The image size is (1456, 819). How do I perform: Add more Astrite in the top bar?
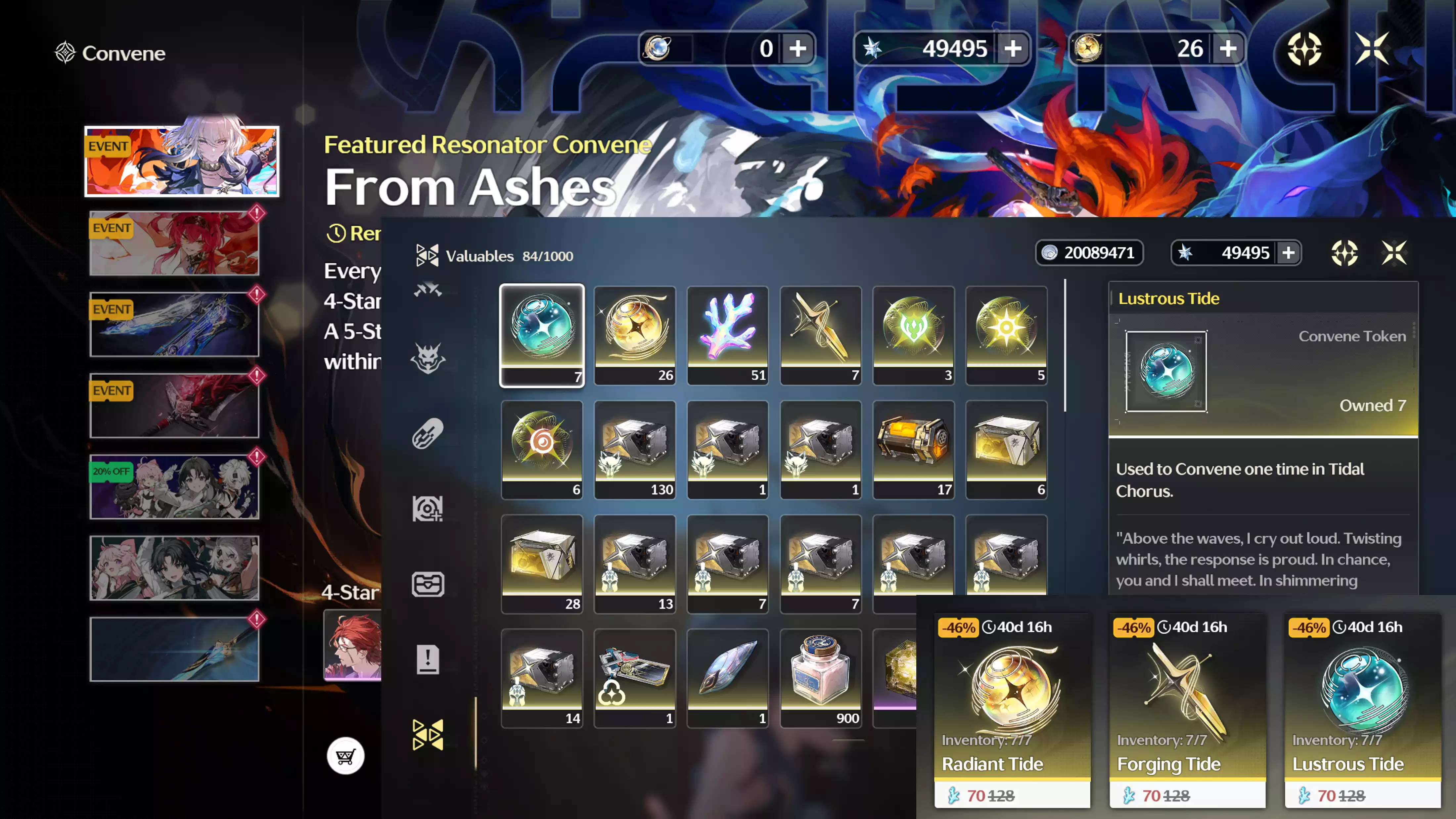(x=1013, y=49)
